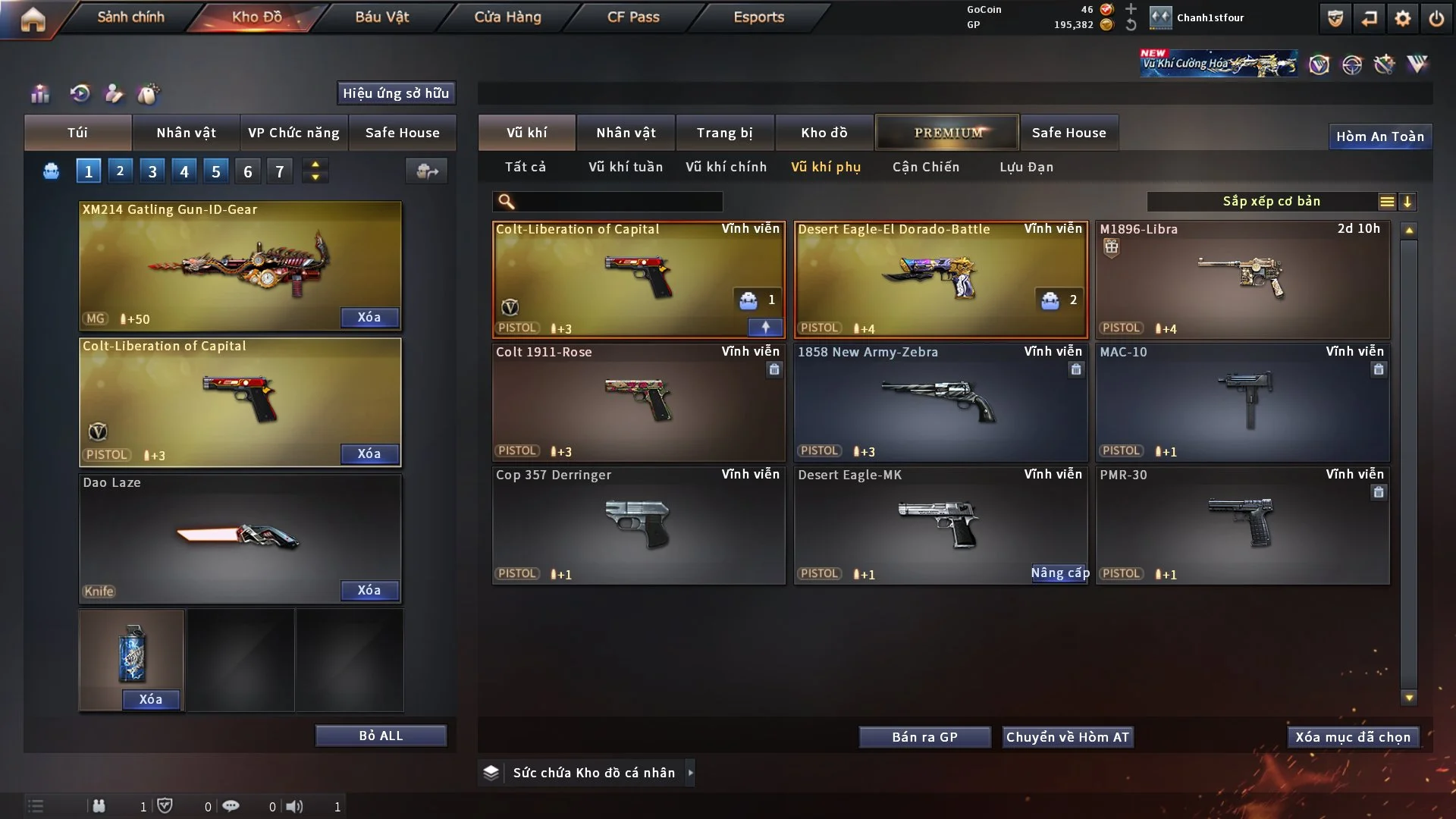This screenshot has width=1456, height=819.
Task: Click Xóa mục đã chọn button
Action: (1352, 737)
